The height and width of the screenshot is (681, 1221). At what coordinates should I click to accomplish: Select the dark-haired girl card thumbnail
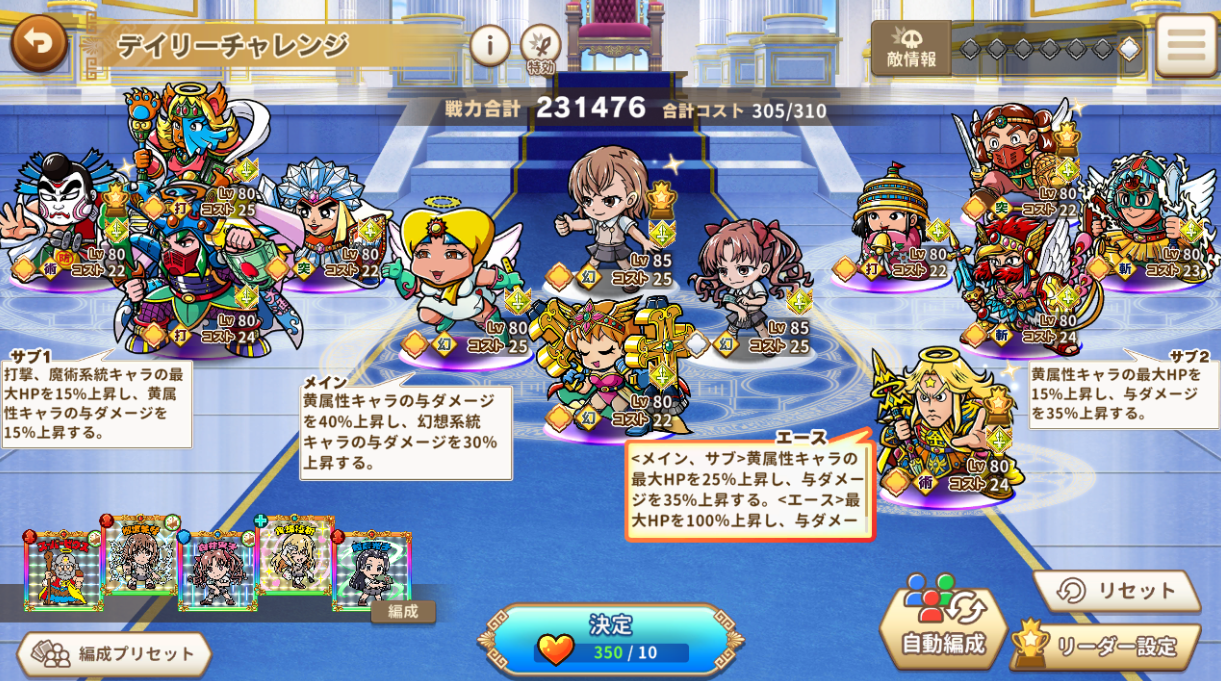coord(371,570)
